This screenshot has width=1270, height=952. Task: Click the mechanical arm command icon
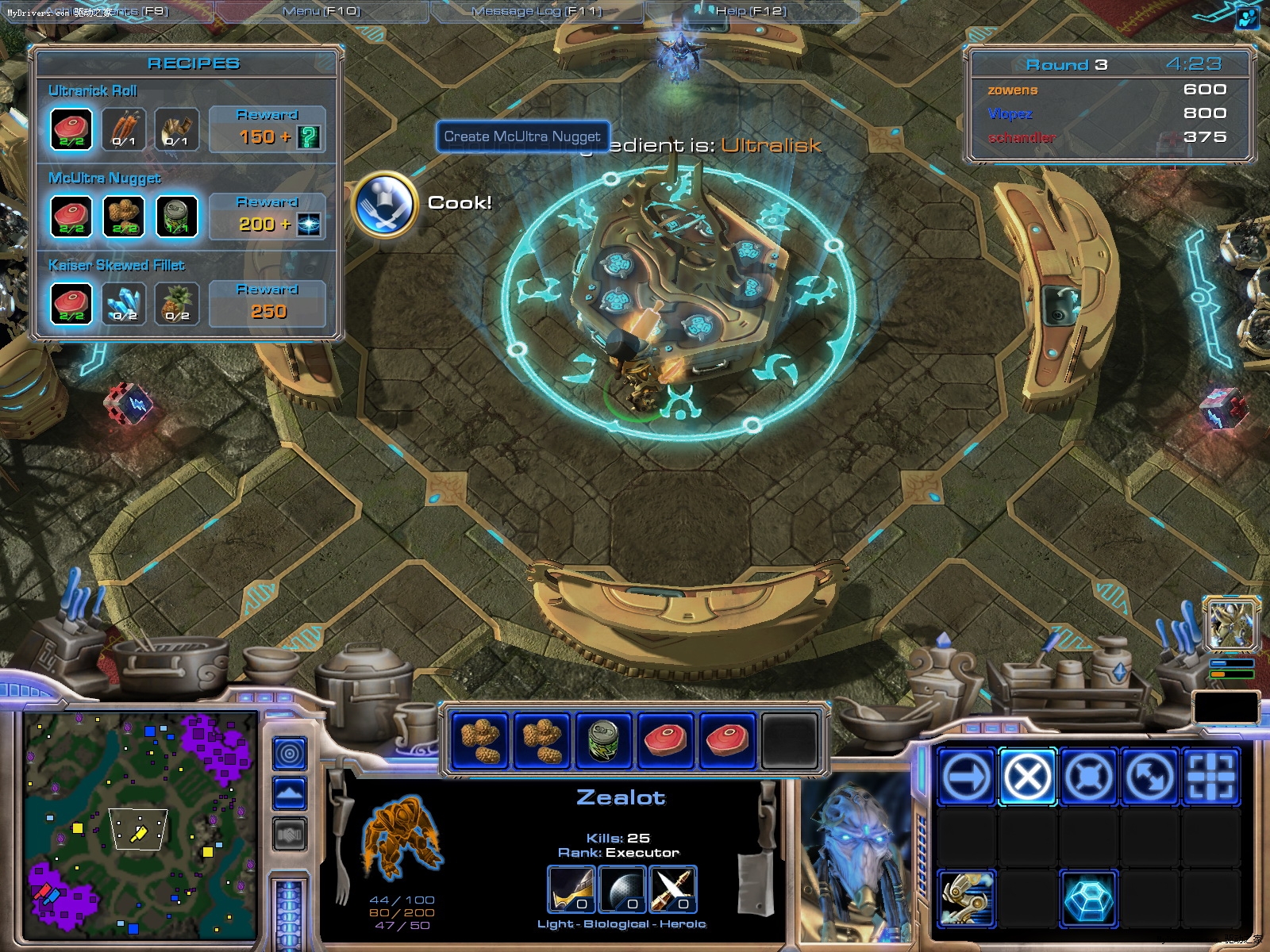(x=966, y=899)
